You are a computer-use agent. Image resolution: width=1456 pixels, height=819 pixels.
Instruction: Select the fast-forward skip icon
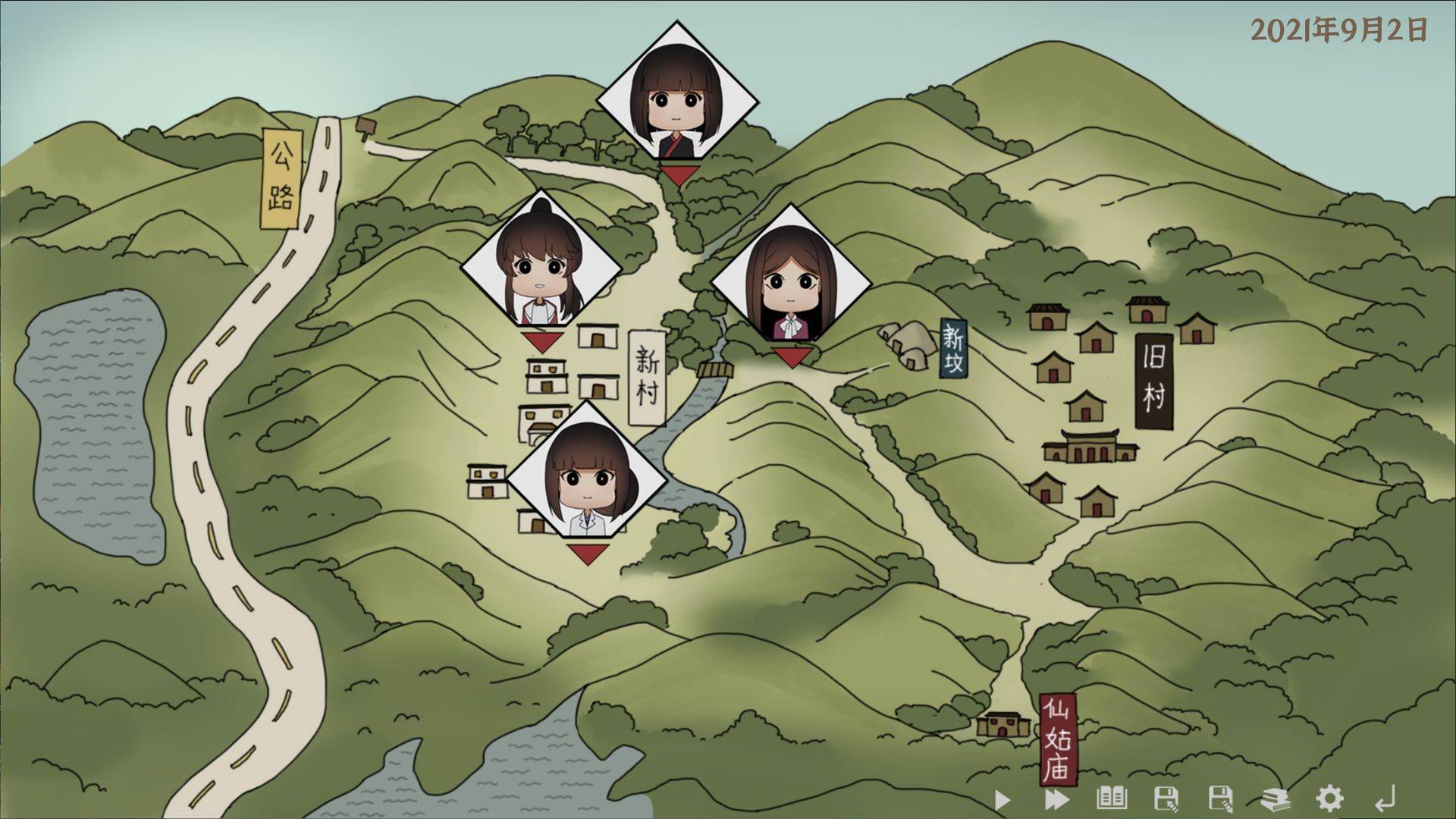click(x=1056, y=798)
